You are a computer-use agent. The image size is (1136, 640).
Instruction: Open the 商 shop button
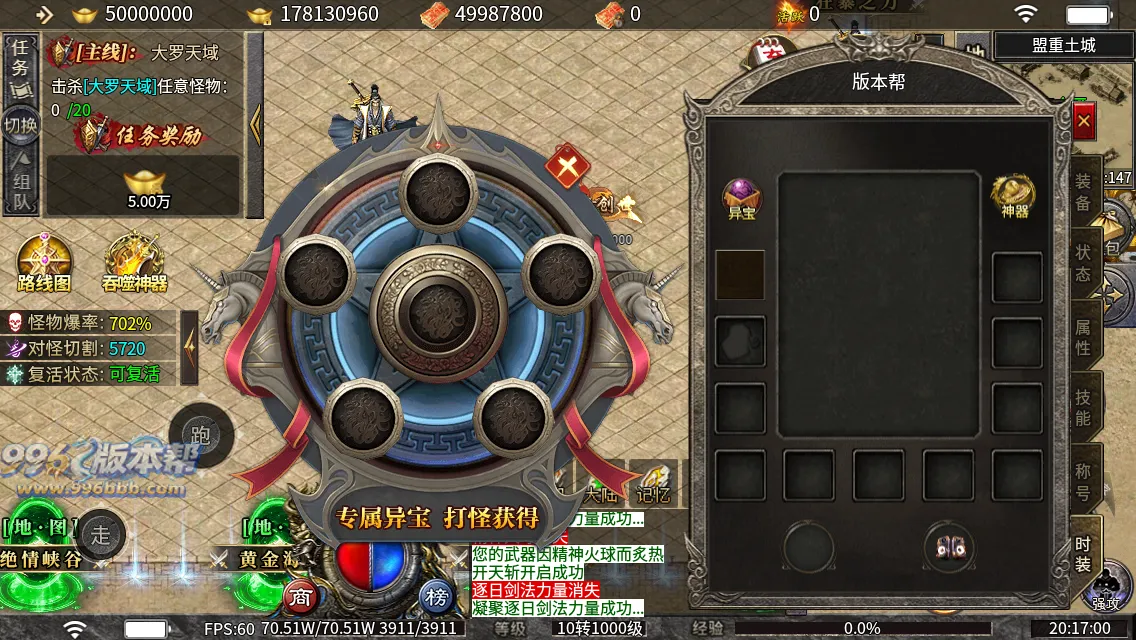pos(301,597)
